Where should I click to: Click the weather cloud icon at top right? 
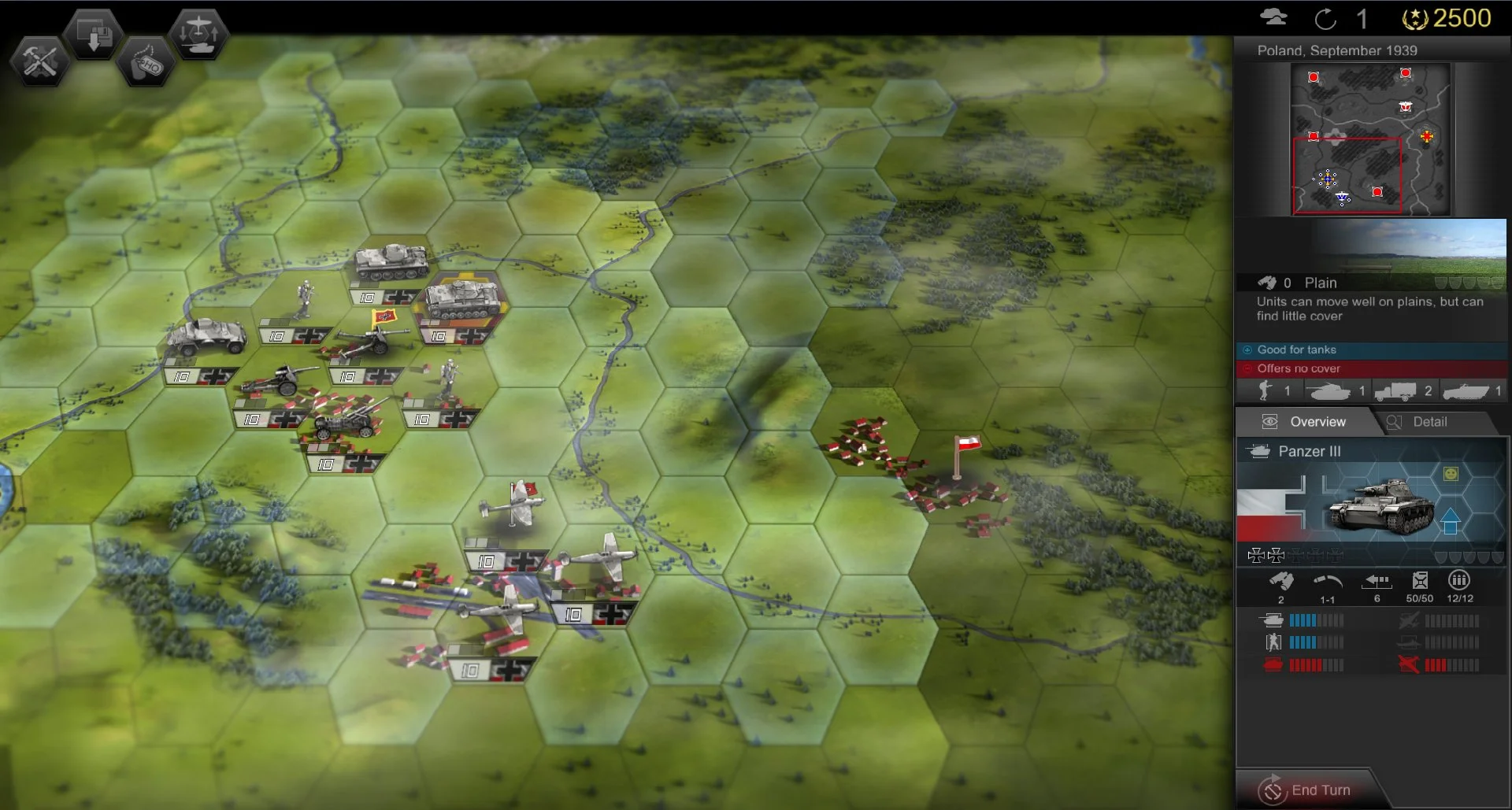tap(1276, 17)
